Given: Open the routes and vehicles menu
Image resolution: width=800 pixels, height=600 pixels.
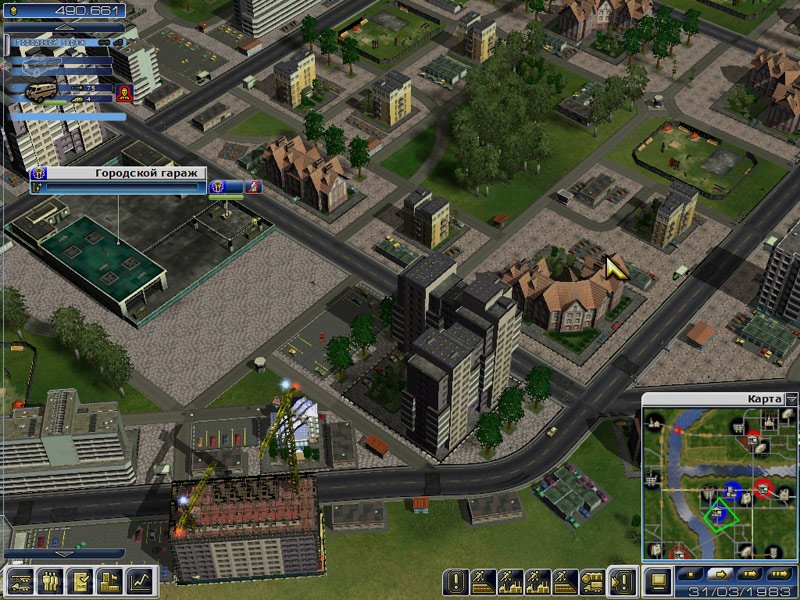Looking at the screenshot, I should pyautogui.click(x=21, y=580).
